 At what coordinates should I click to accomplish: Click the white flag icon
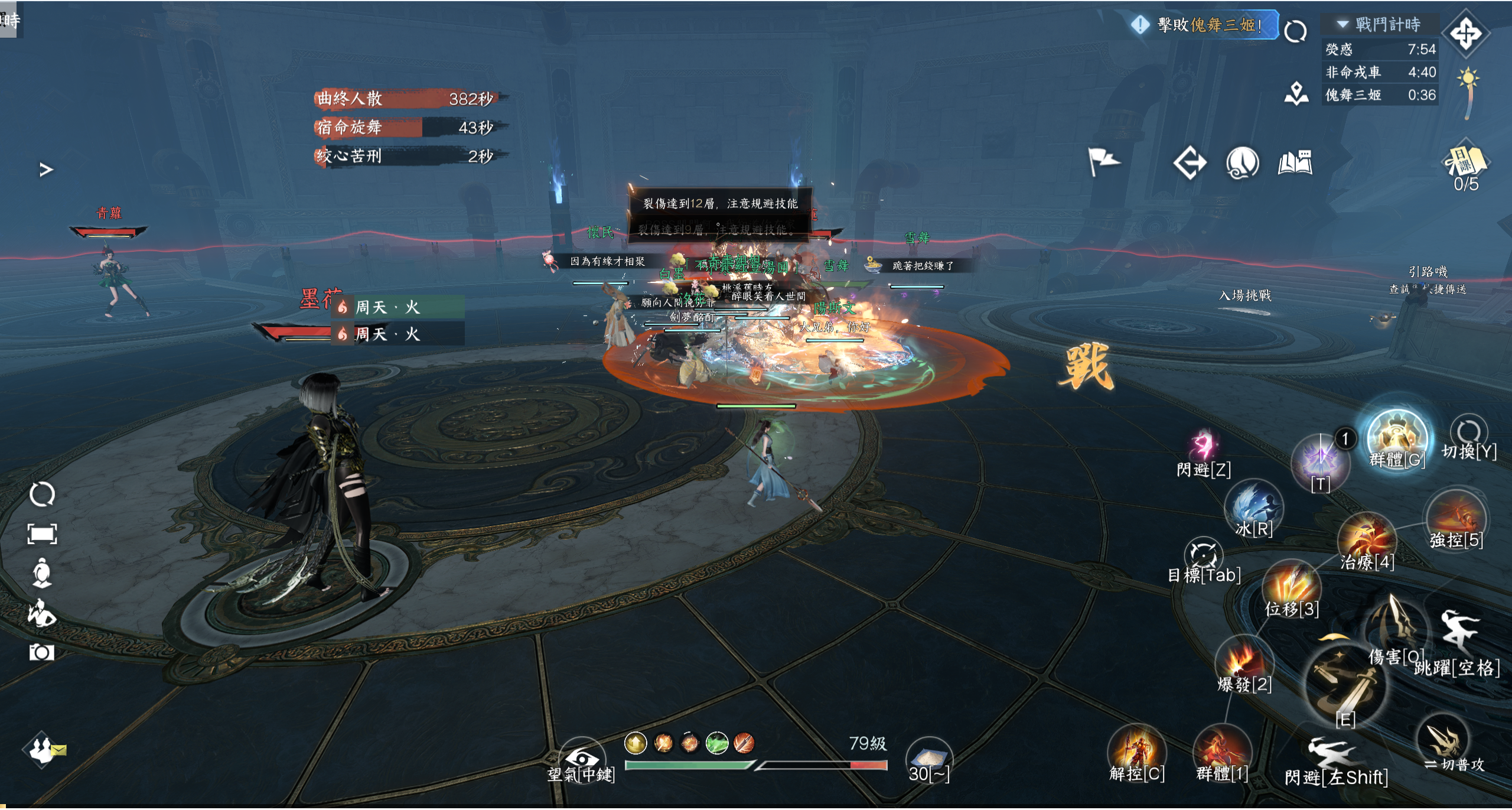[1102, 162]
